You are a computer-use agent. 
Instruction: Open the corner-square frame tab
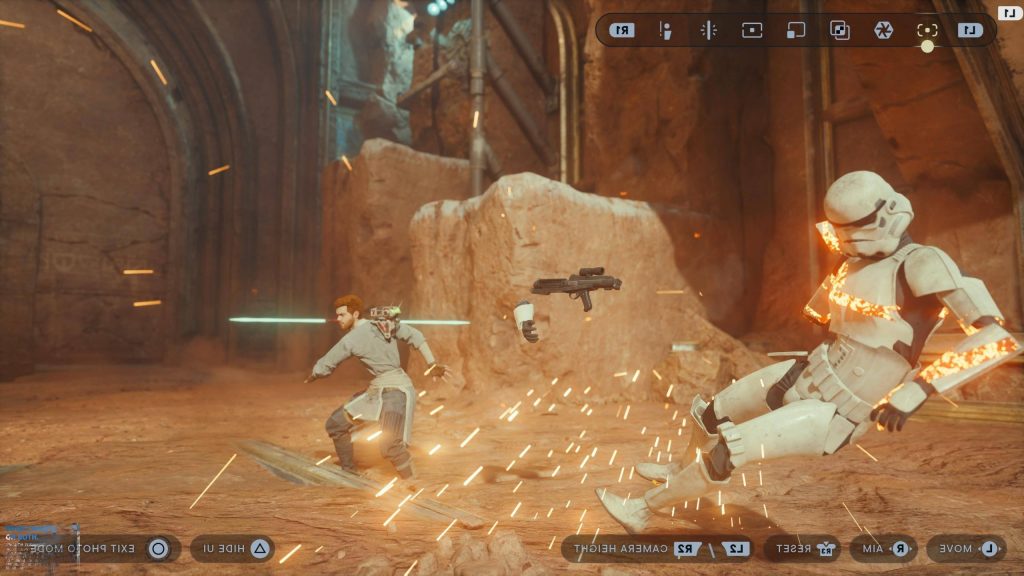tap(795, 30)
